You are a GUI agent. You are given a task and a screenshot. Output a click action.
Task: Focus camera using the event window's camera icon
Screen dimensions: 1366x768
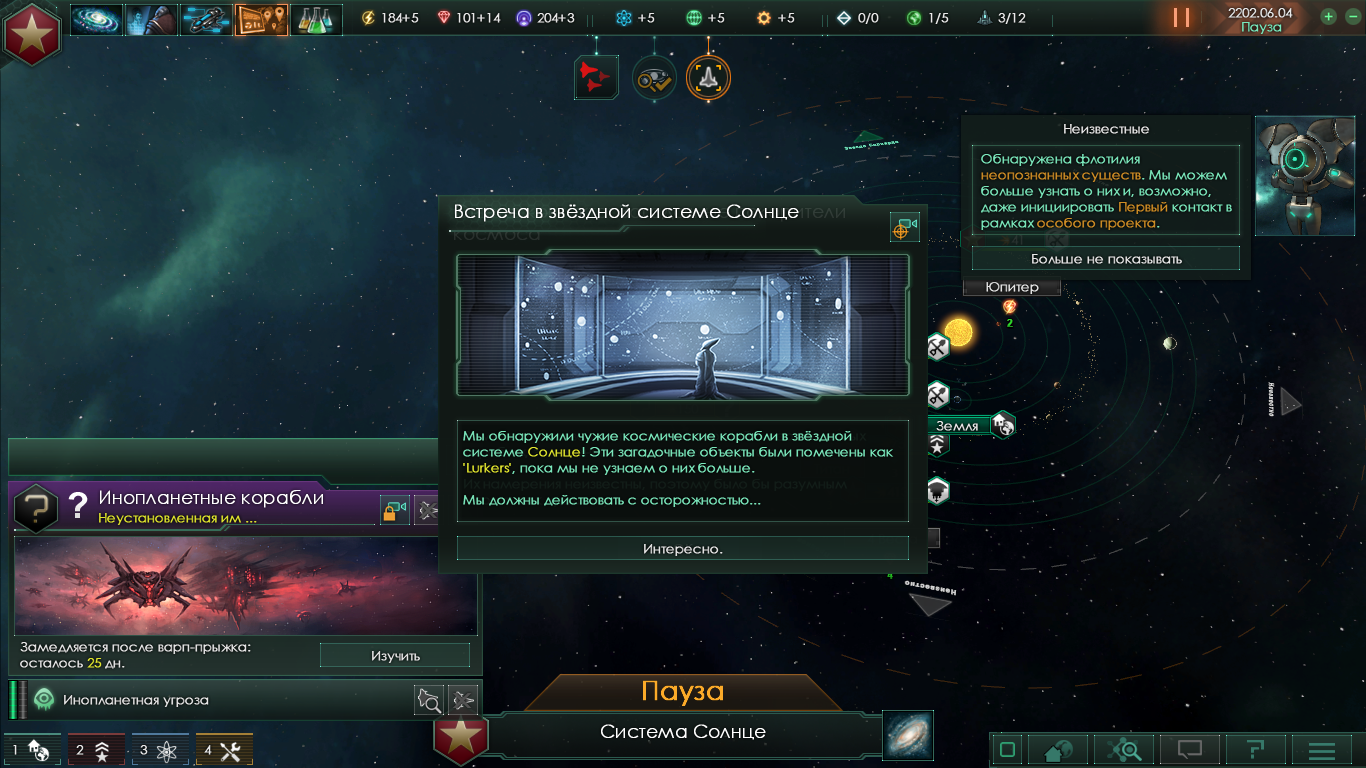[904, 228]
